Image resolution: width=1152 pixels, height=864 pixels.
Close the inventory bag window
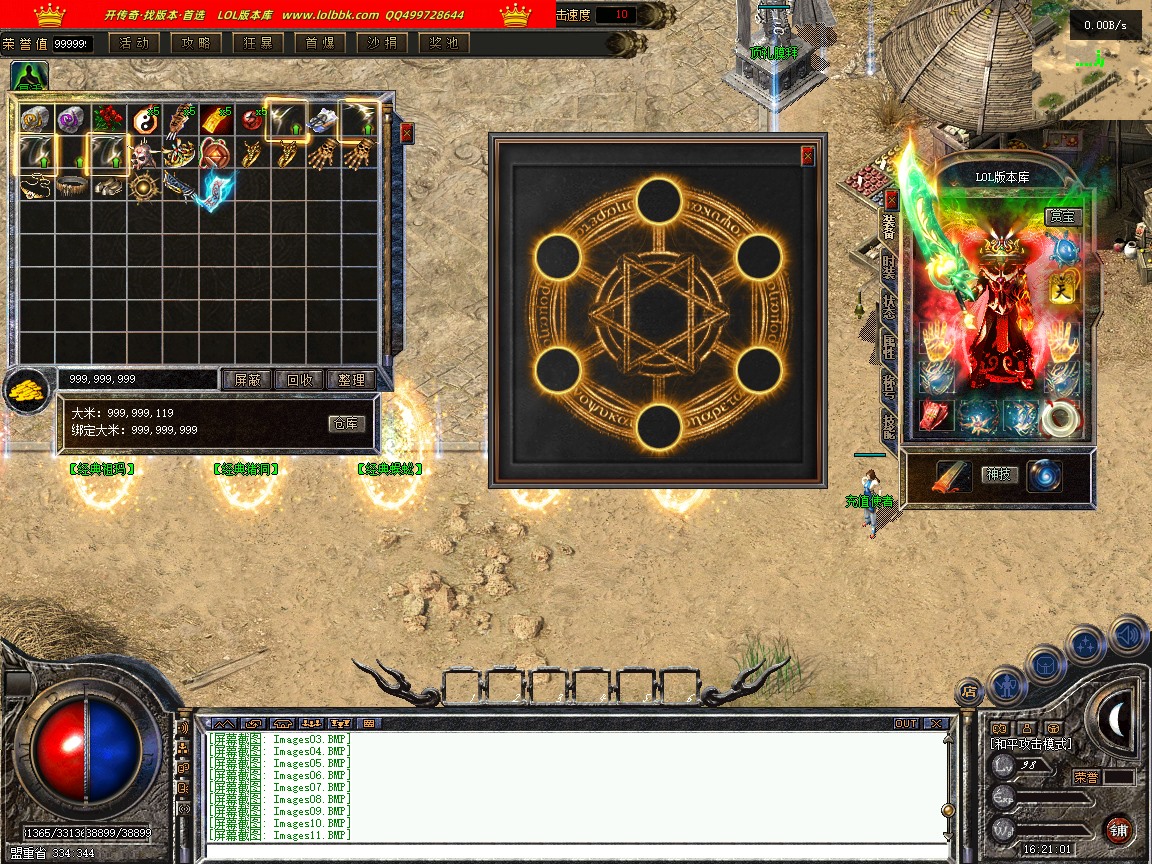point(407,132)
